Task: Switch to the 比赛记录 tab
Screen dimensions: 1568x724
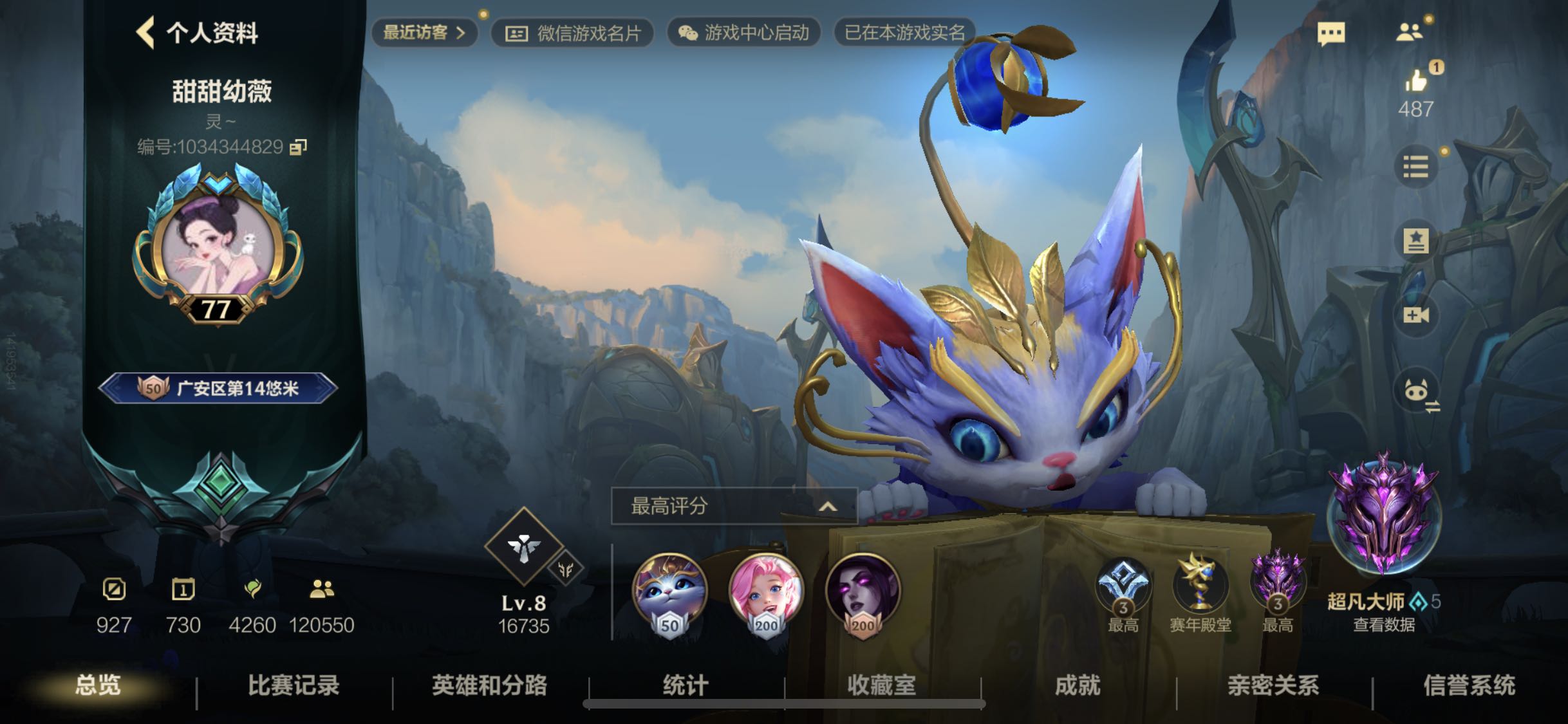Action: (294, 685)
